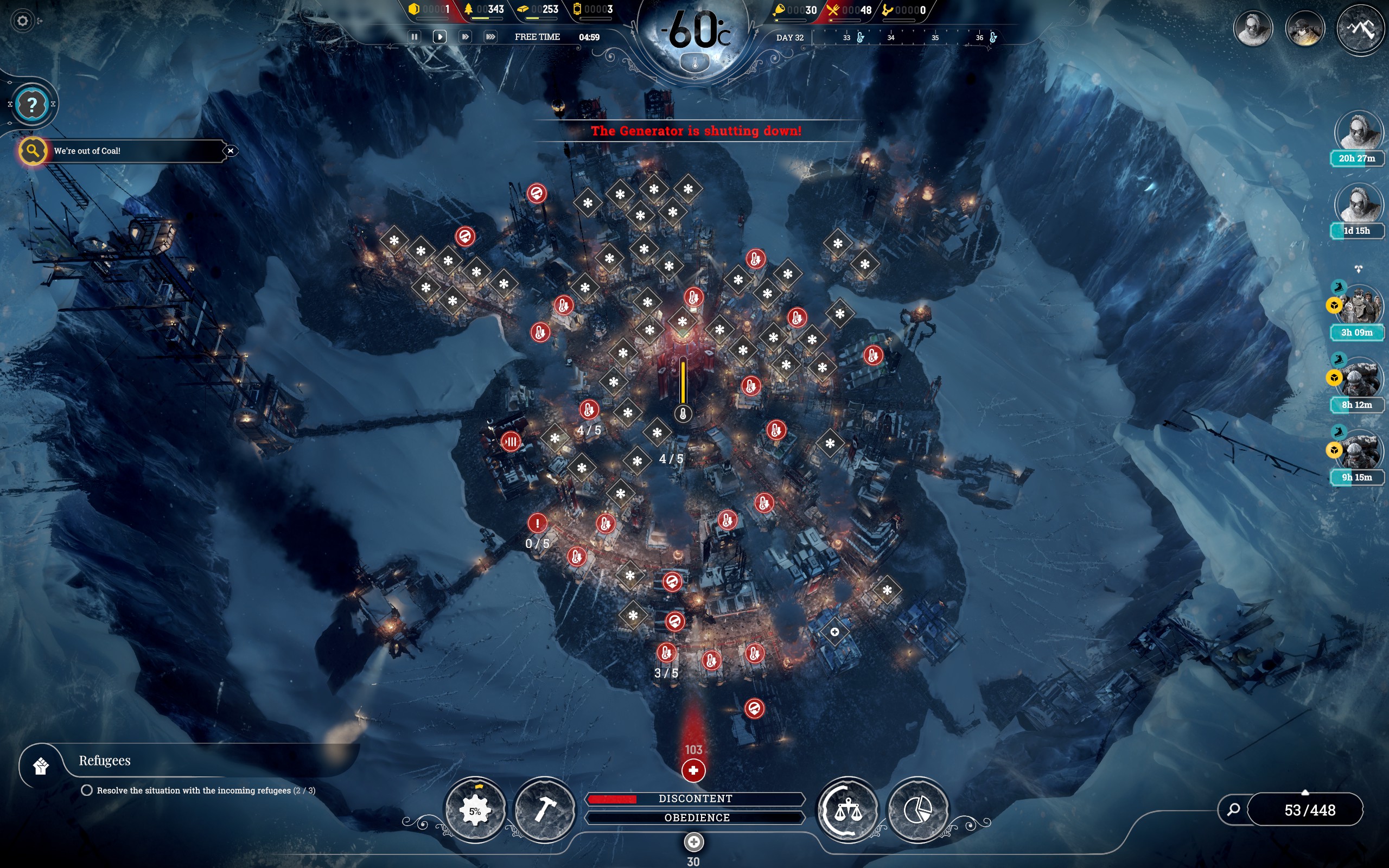This screenshot has height=868, width=1389.
Task: Open the construction hammer menu
Action: point(545,810)
